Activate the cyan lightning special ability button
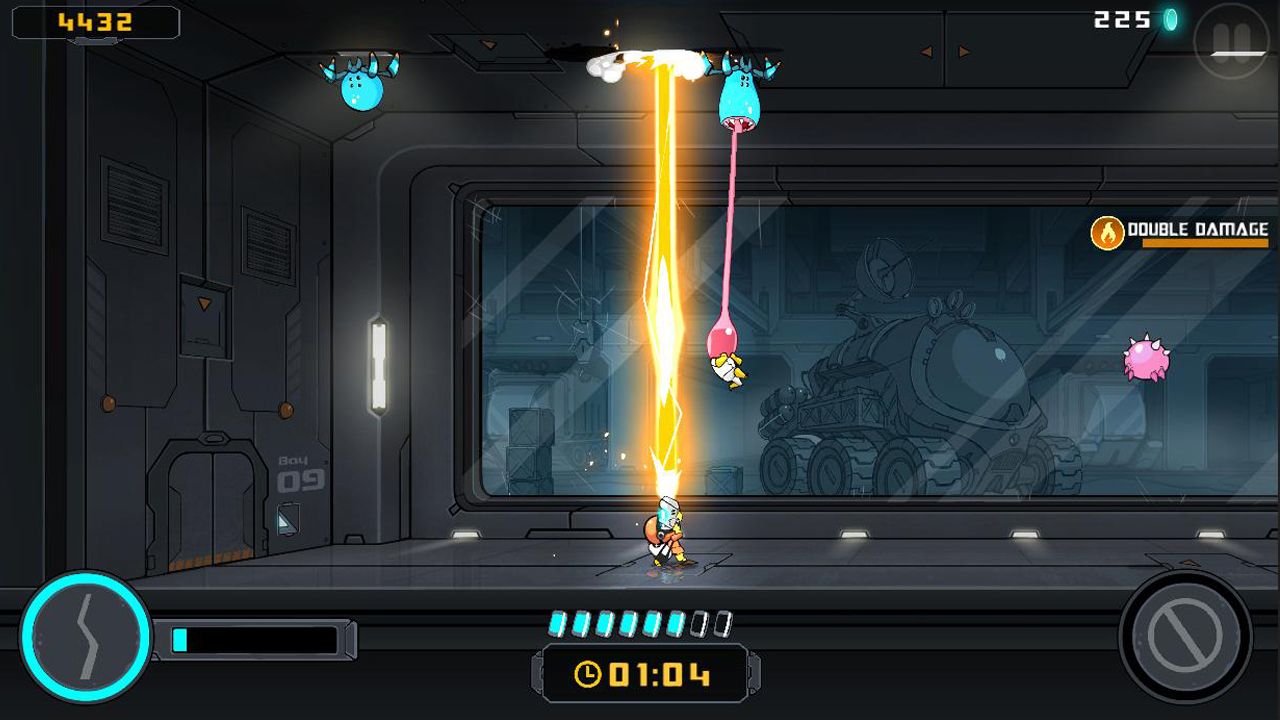Viewport: 1280px width, 720px height. tap(85, 637)
